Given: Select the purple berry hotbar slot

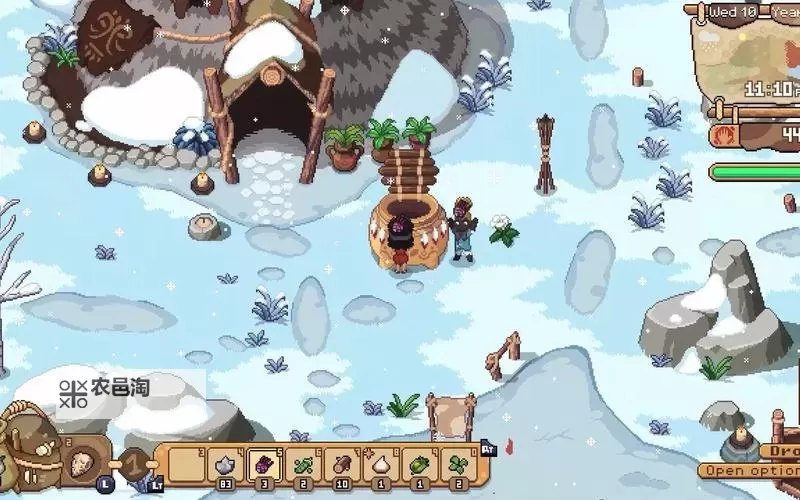Looking at the screenshot, I should tap(265, 465).
